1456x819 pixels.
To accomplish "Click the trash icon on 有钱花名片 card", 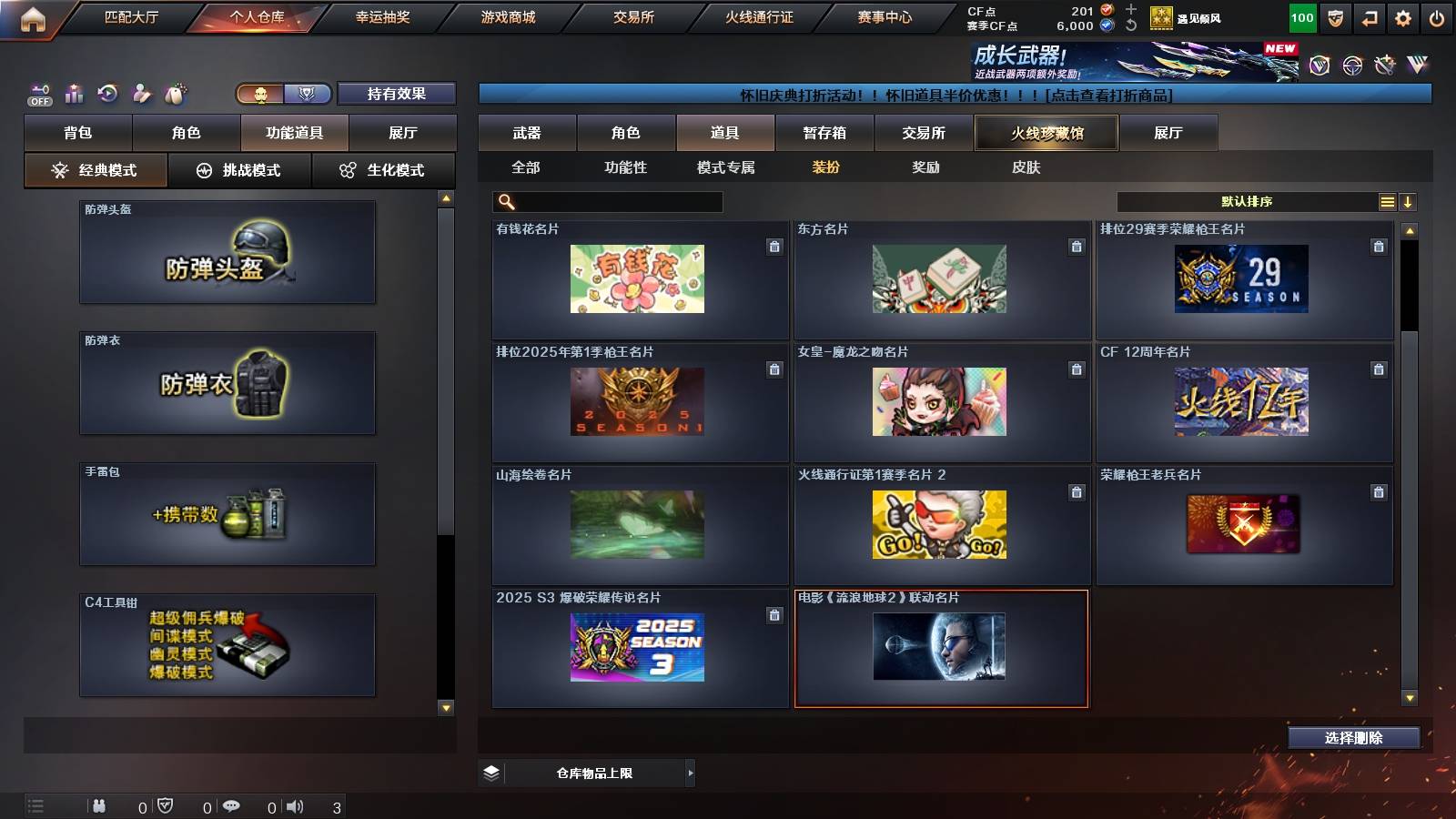I will pos(774,246).
